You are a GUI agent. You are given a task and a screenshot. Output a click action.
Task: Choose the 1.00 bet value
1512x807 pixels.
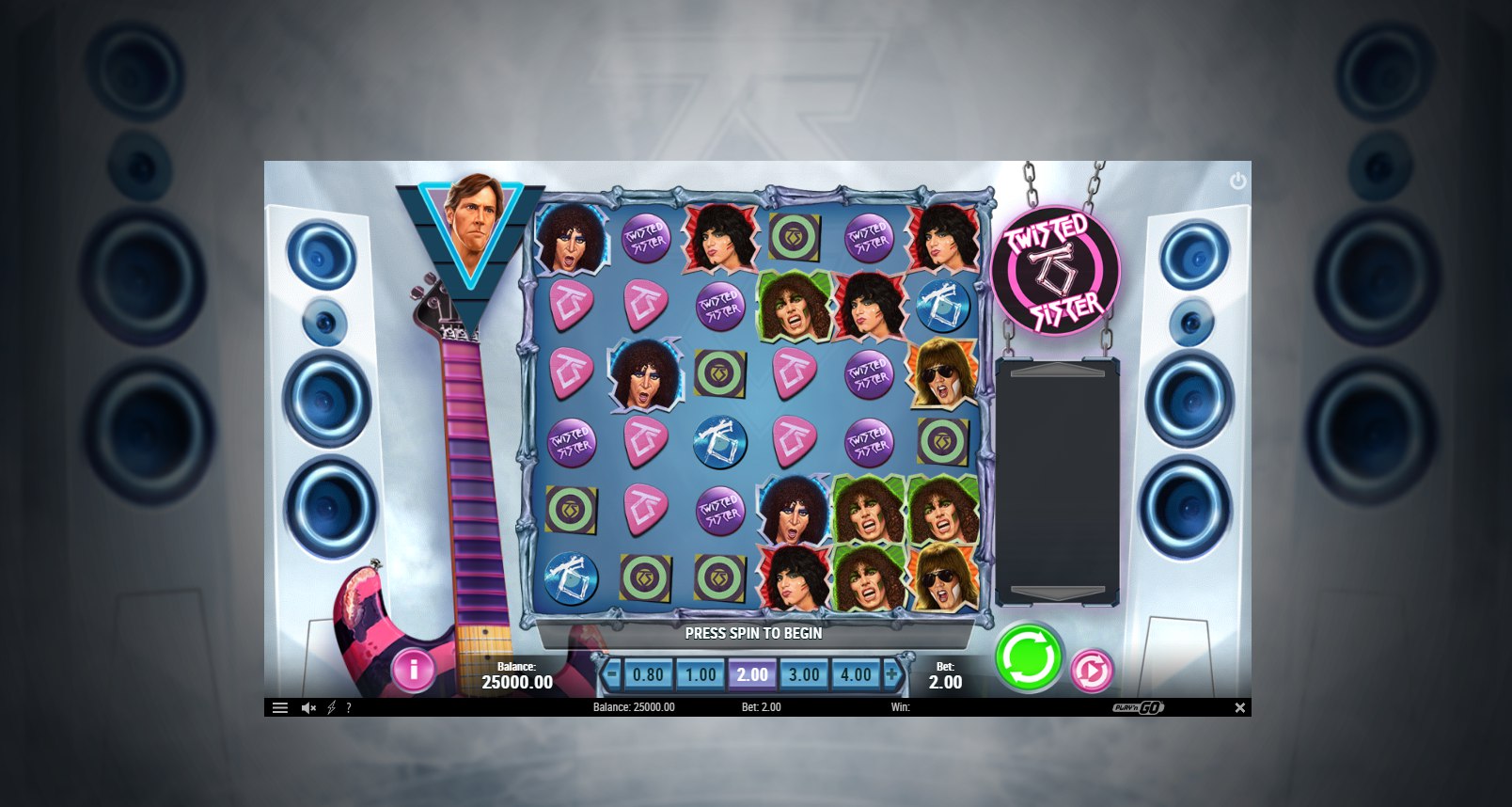(x=701, y=674)
